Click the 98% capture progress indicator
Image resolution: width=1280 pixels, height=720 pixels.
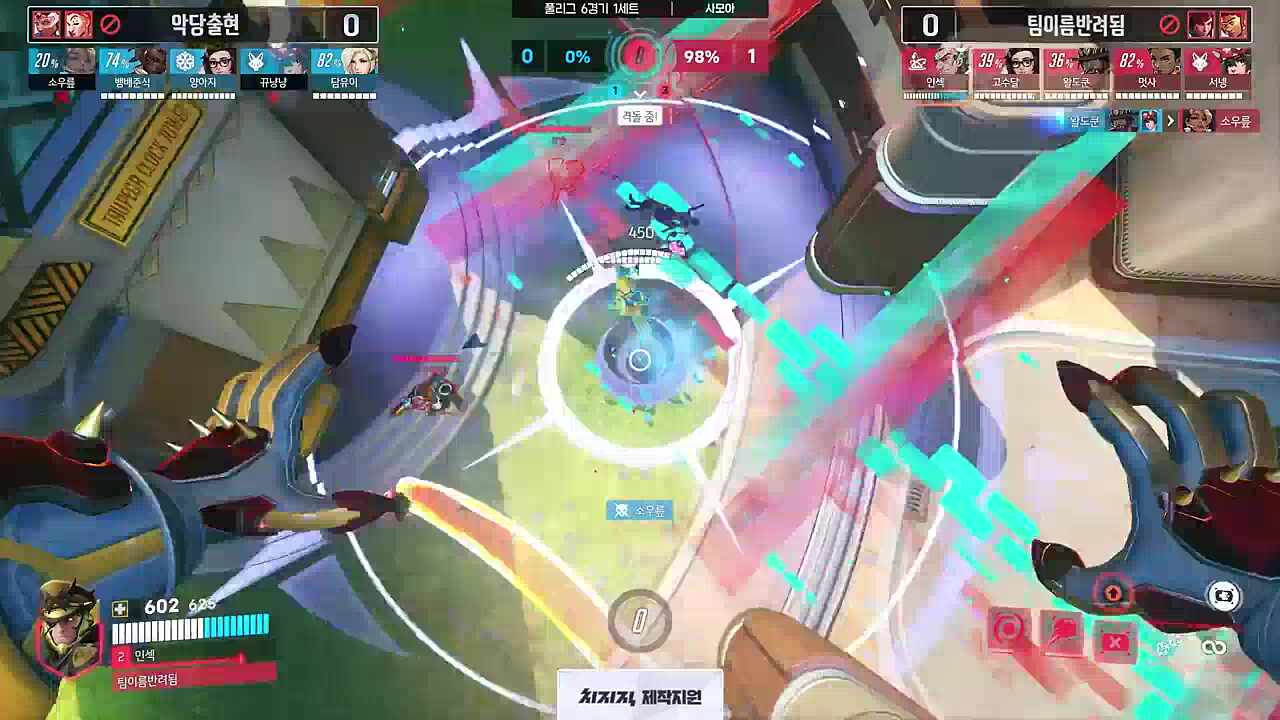tap(703, 57)
